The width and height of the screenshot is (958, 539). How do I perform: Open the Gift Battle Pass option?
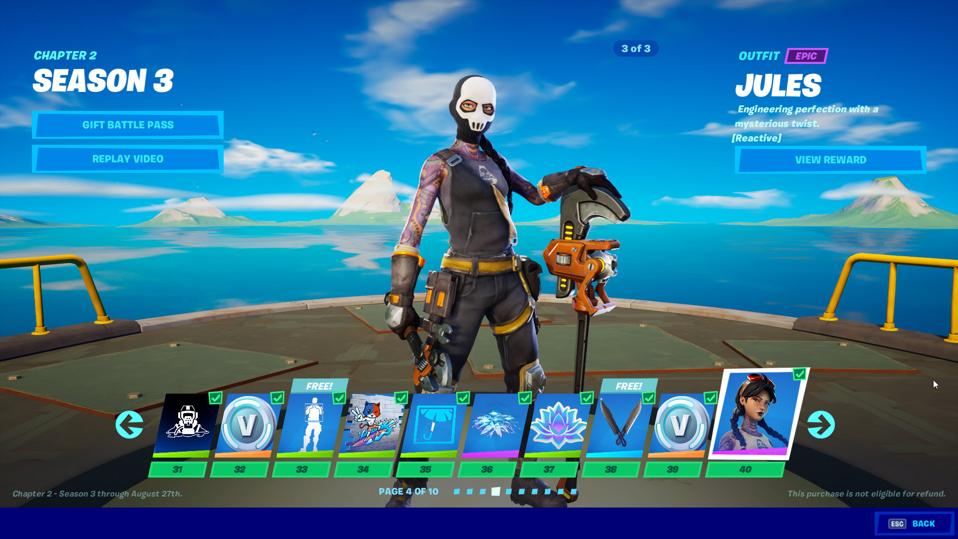coord(127,125)
